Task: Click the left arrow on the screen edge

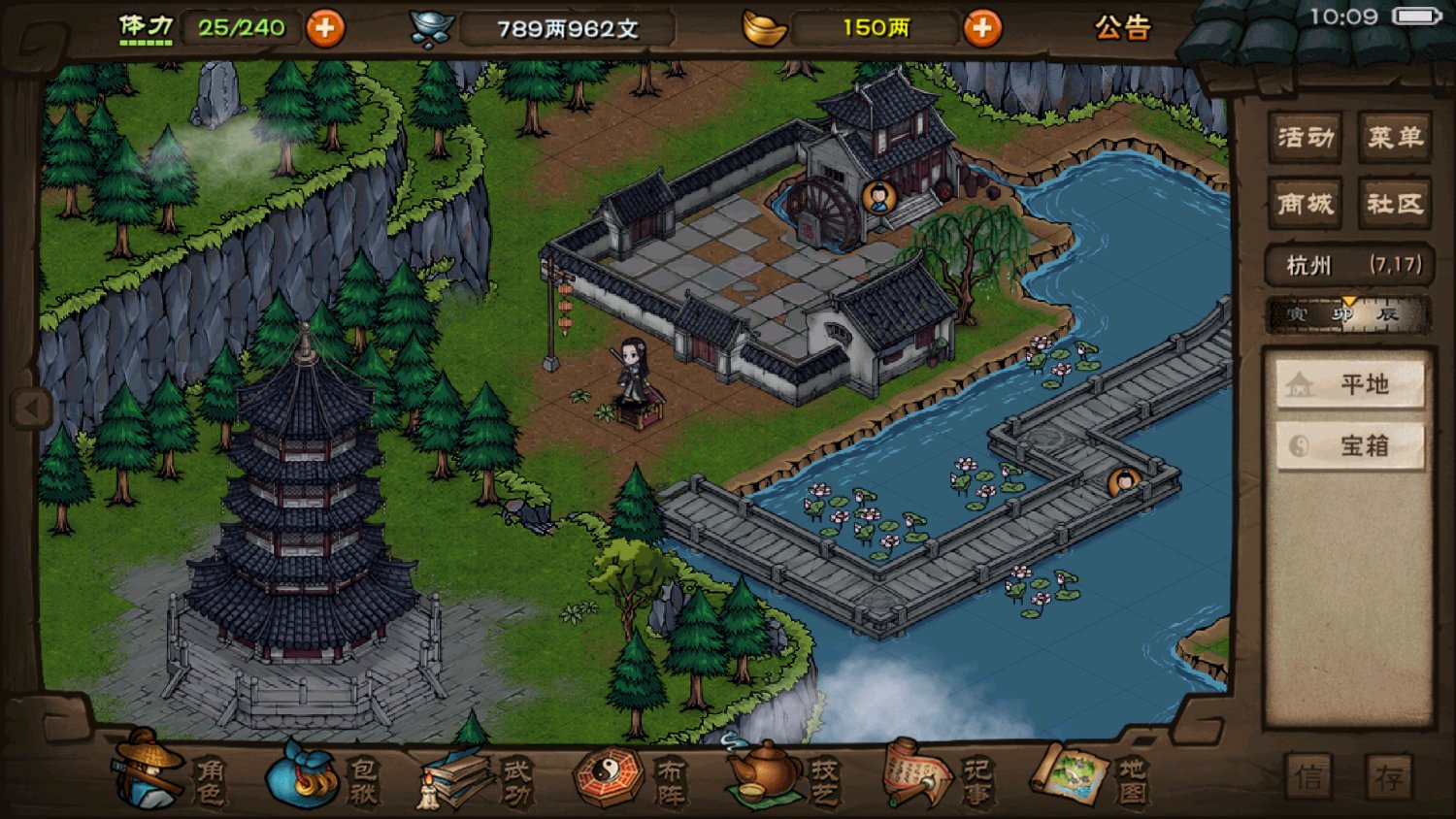Action: [30, 408]
